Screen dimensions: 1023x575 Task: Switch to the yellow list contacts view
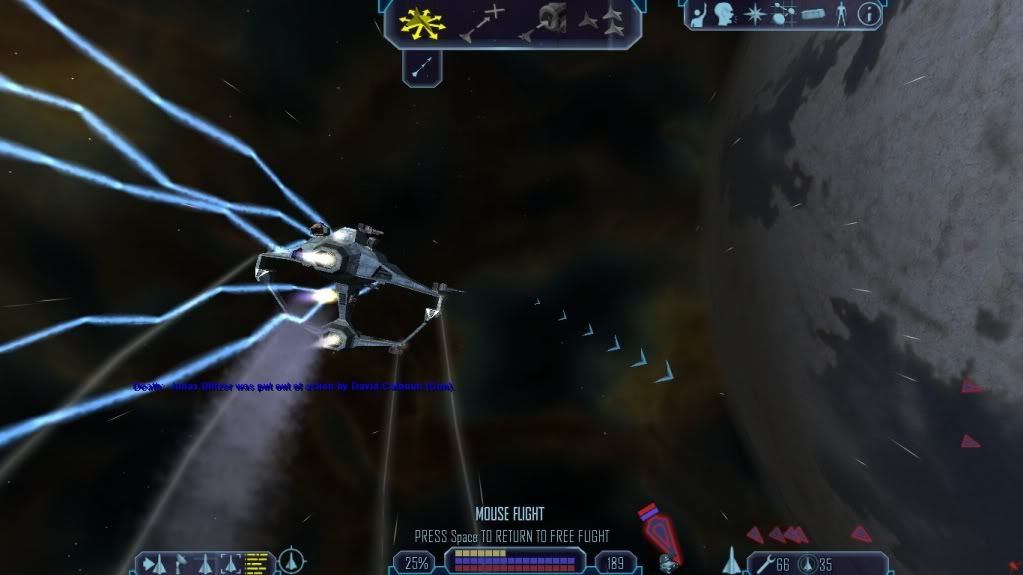pyautogui.click(x=257, y=564)
